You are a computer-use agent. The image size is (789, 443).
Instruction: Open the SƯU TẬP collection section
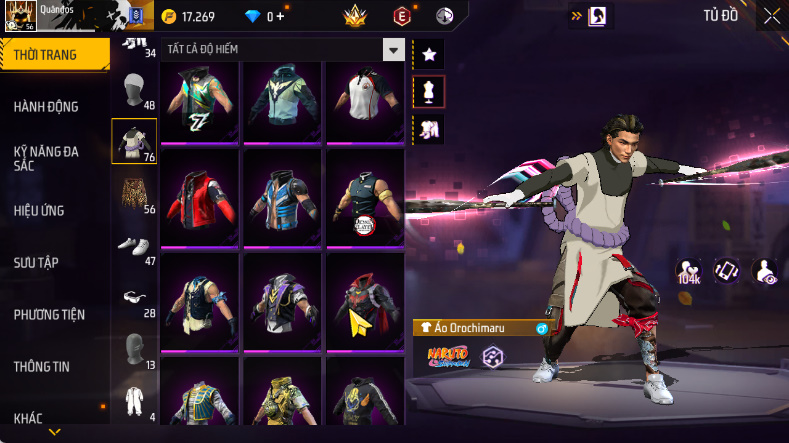36,263
